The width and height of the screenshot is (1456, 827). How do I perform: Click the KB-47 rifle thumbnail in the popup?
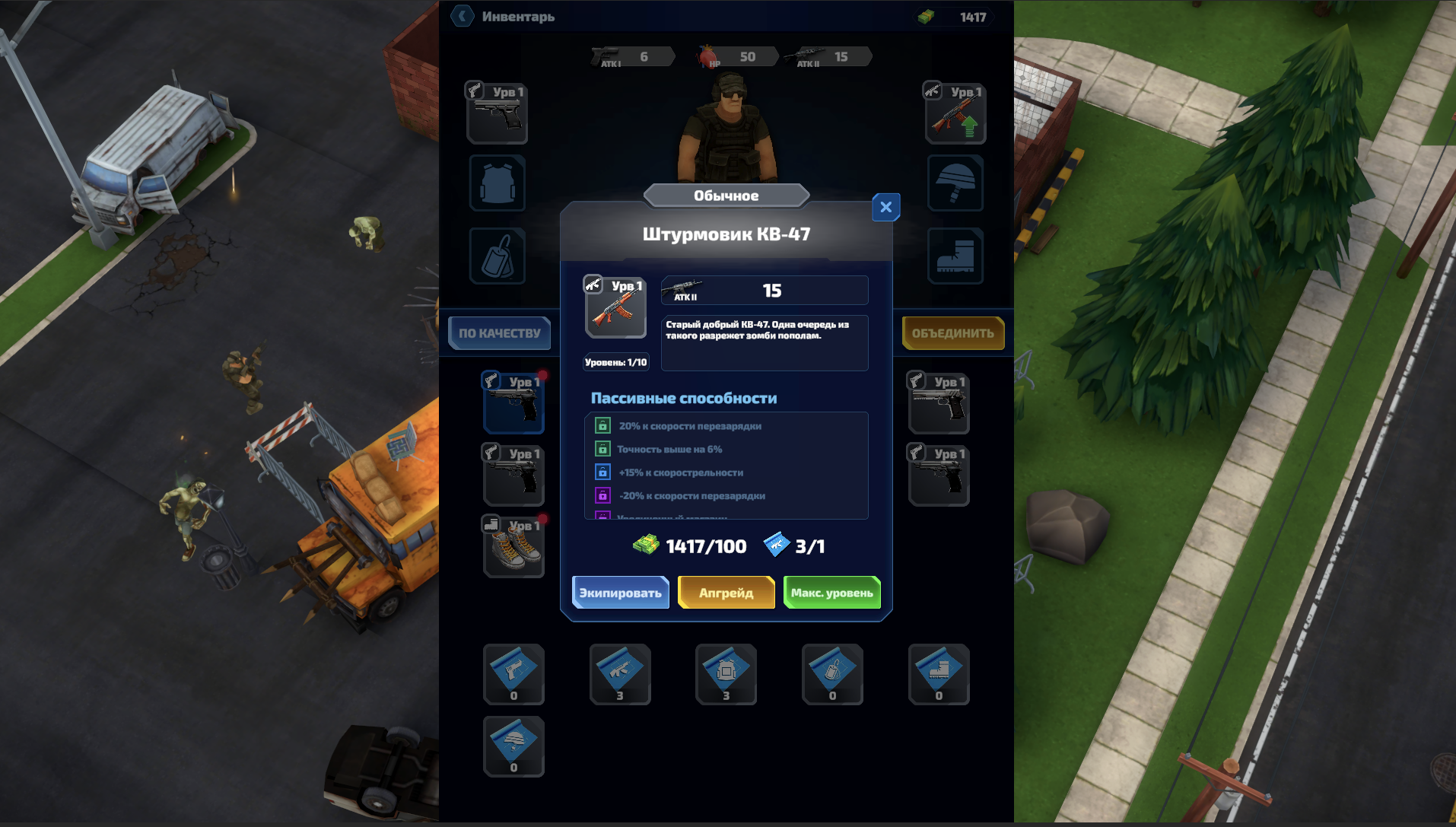[x=615, y=307]
